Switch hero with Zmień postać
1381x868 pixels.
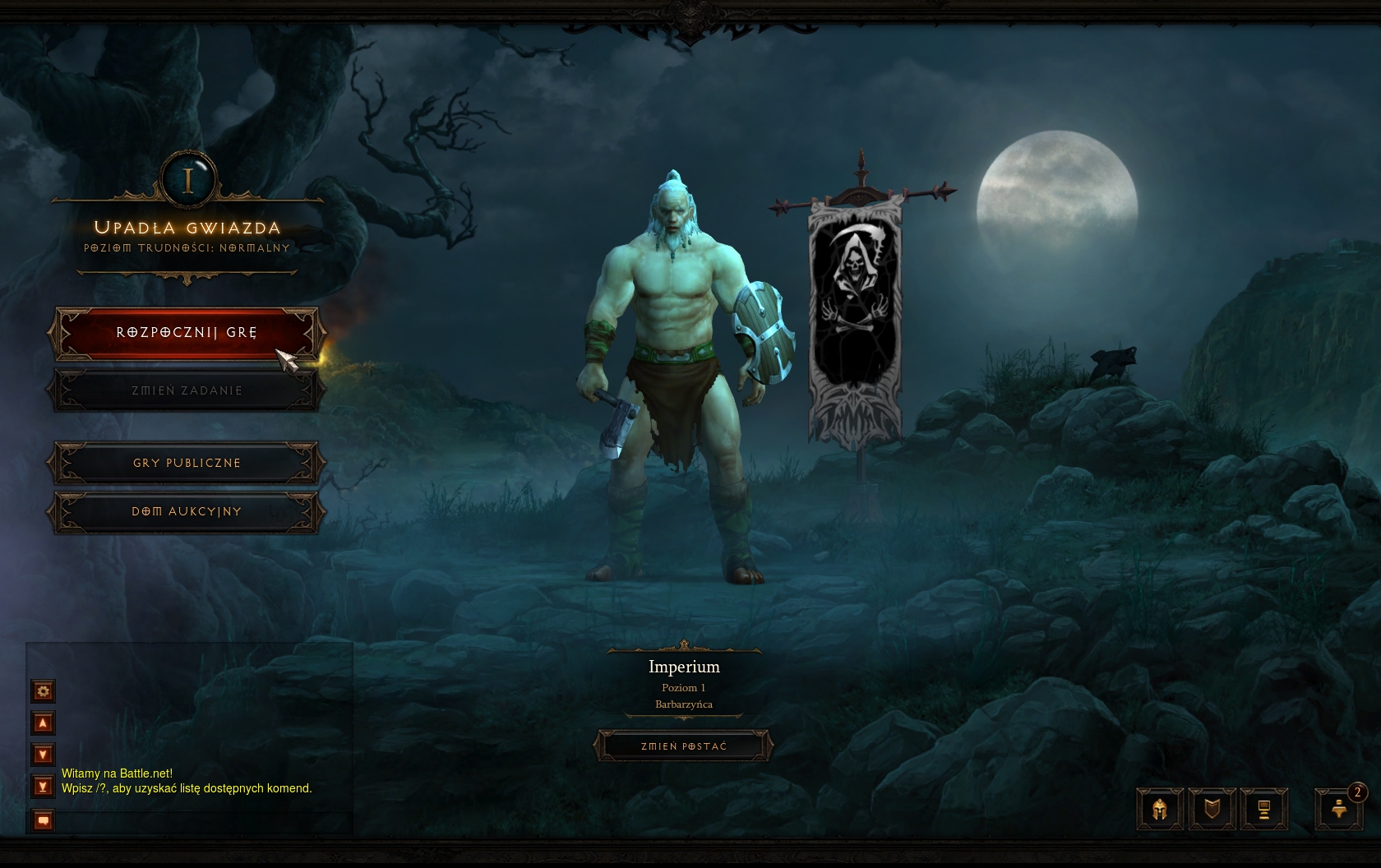[683, 746]
